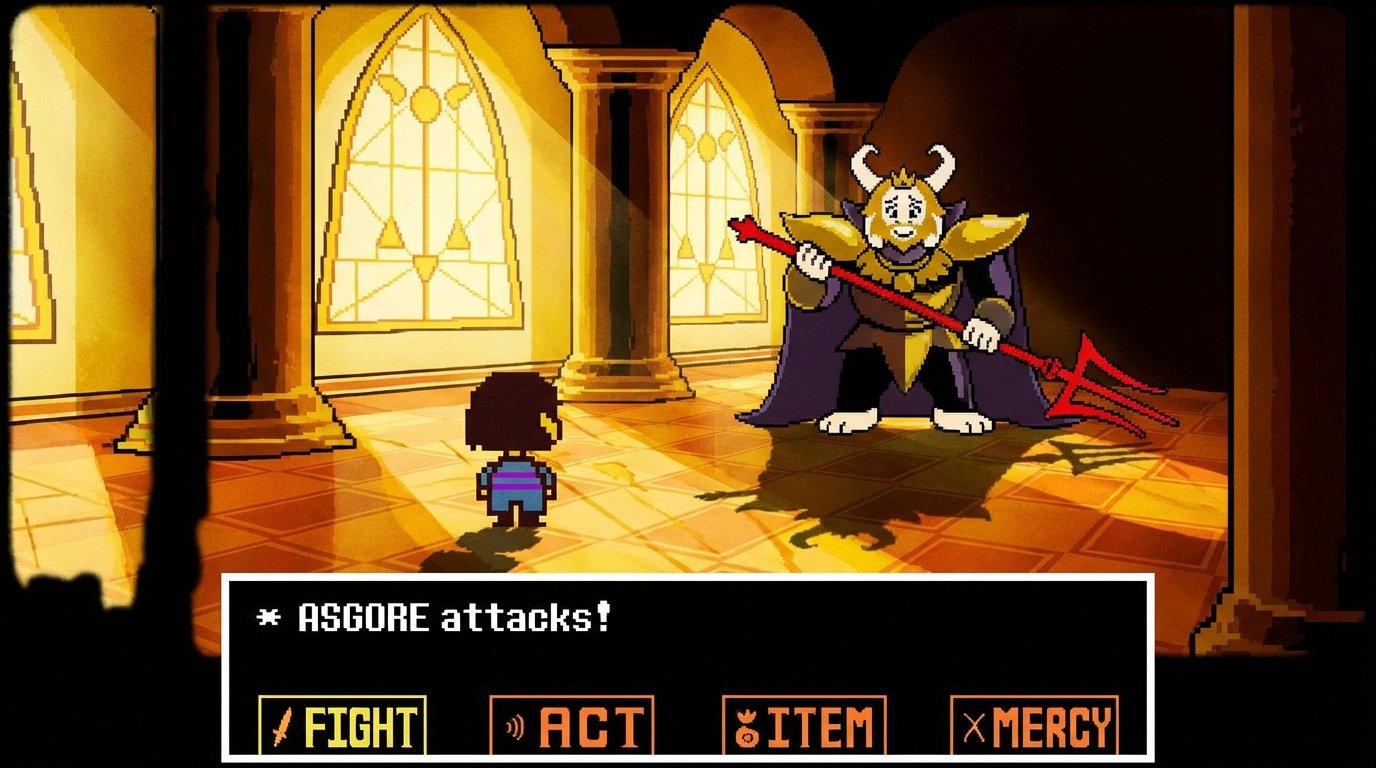Click the asterisk in the dialogue box
The image size is (1376, 768).
click(268, 616)
